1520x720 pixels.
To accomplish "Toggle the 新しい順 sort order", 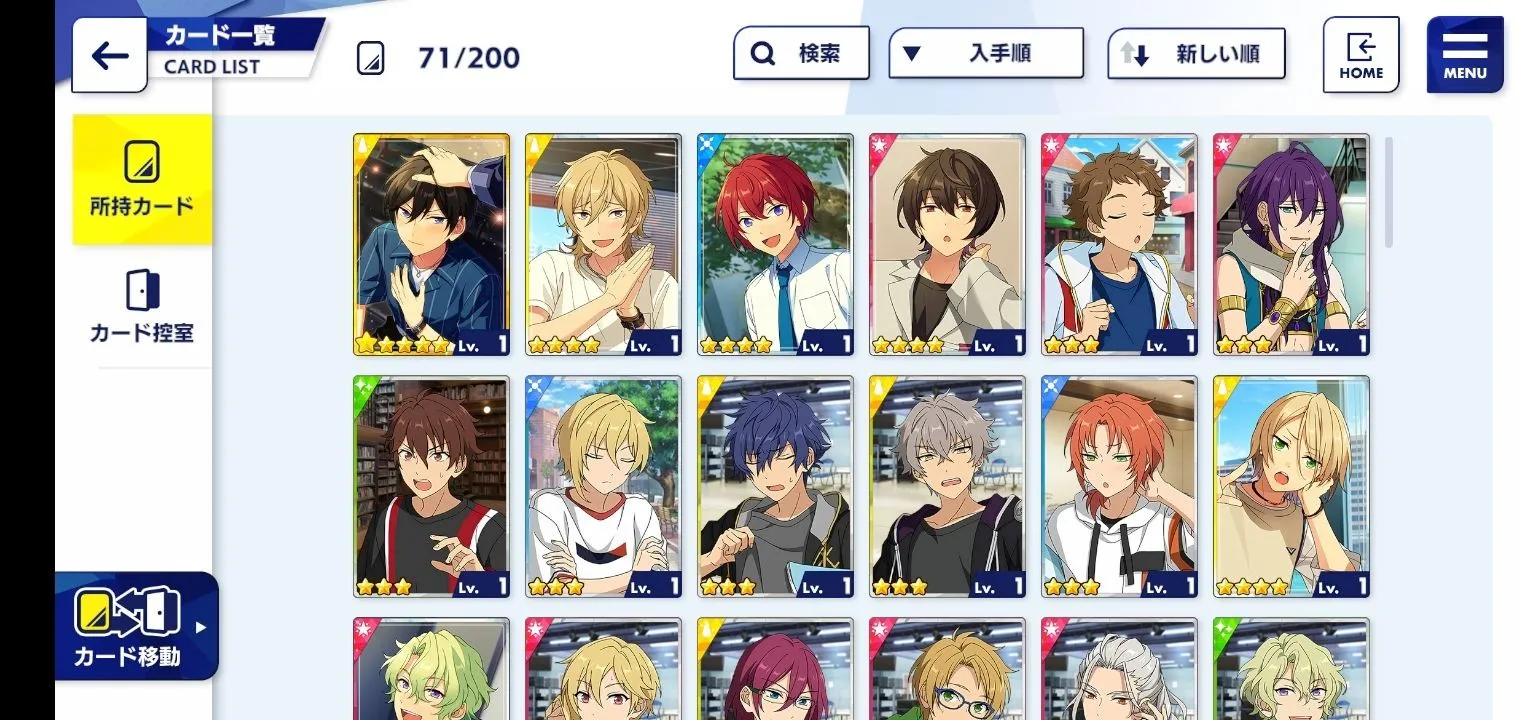I will 1196,54.
